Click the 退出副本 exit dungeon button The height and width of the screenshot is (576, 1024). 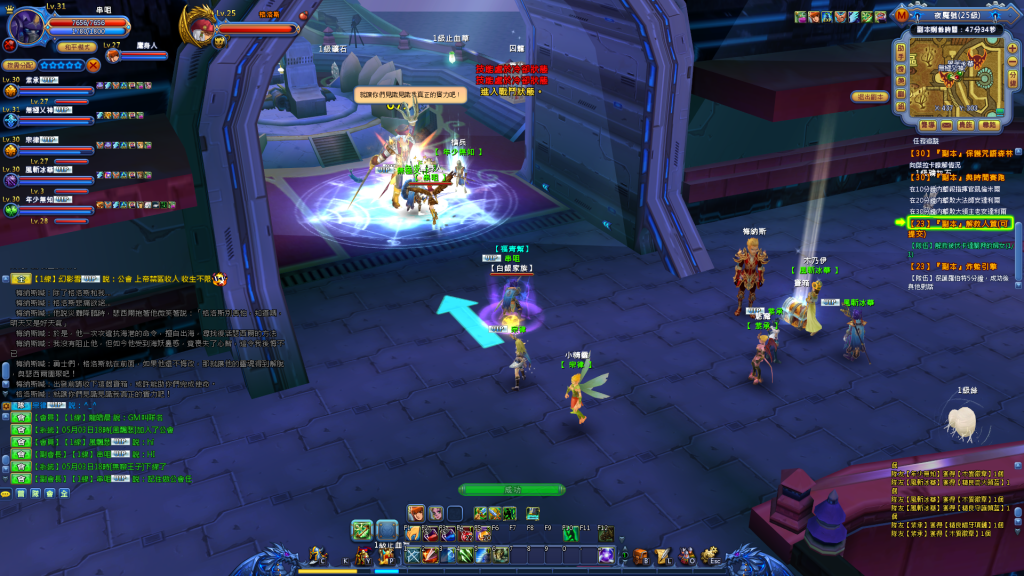pos(871,96)
